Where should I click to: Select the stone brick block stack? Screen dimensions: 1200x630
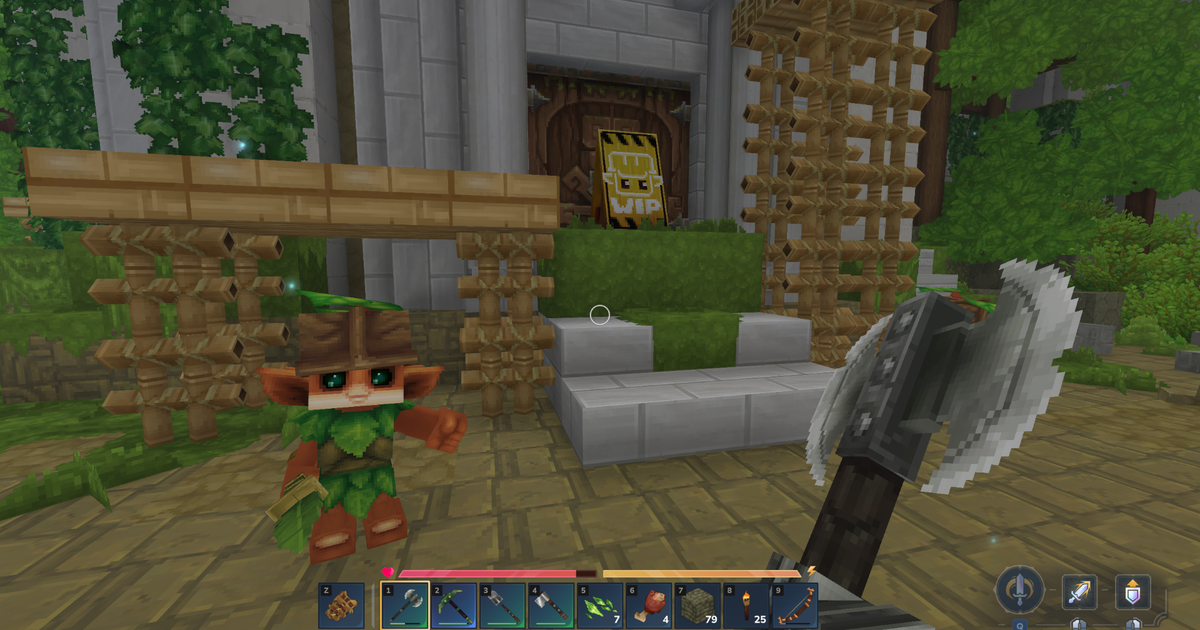[x=698, y=606]
